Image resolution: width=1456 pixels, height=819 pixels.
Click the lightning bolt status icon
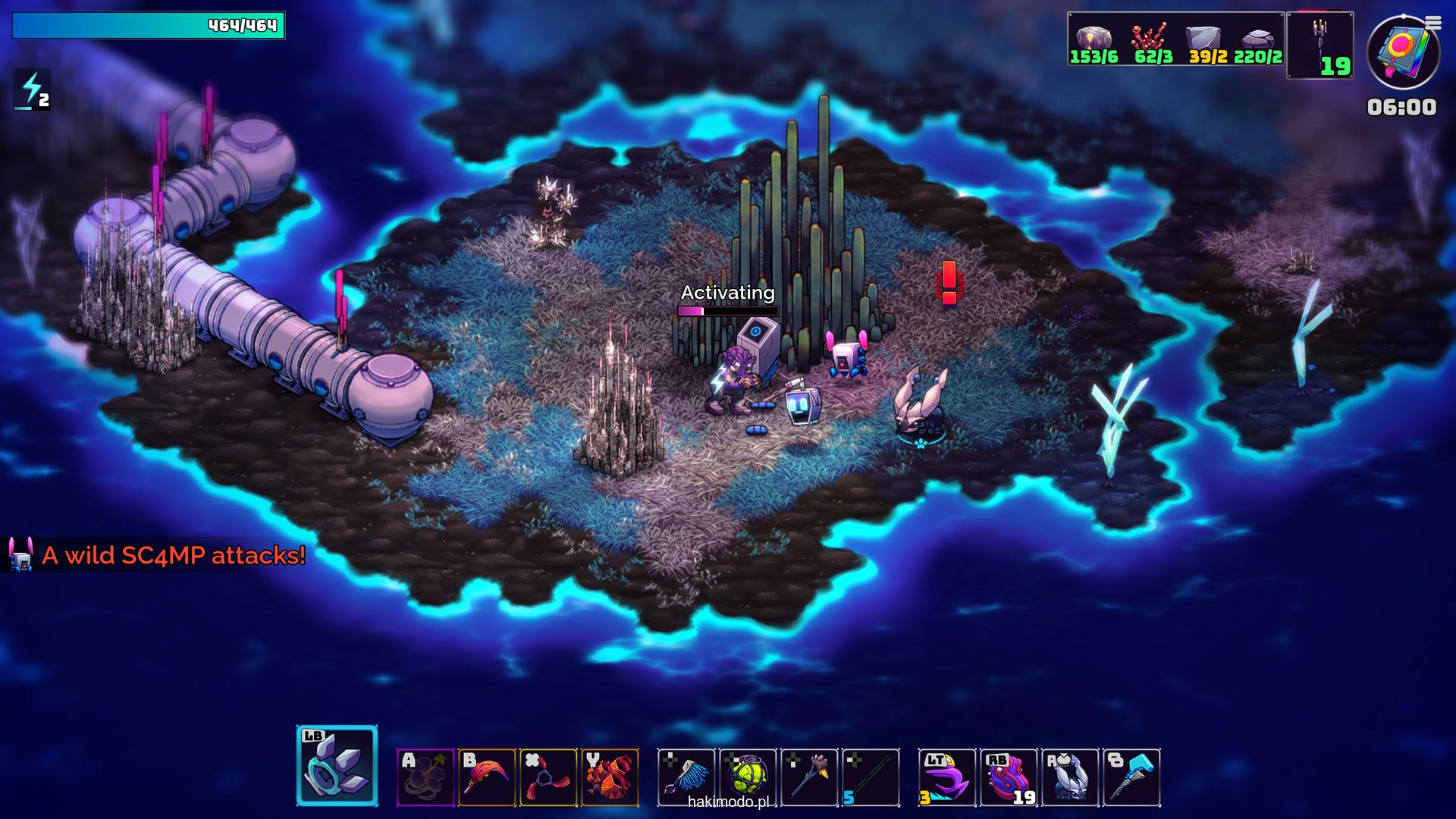pyautogui.click(x=32, y=89)
